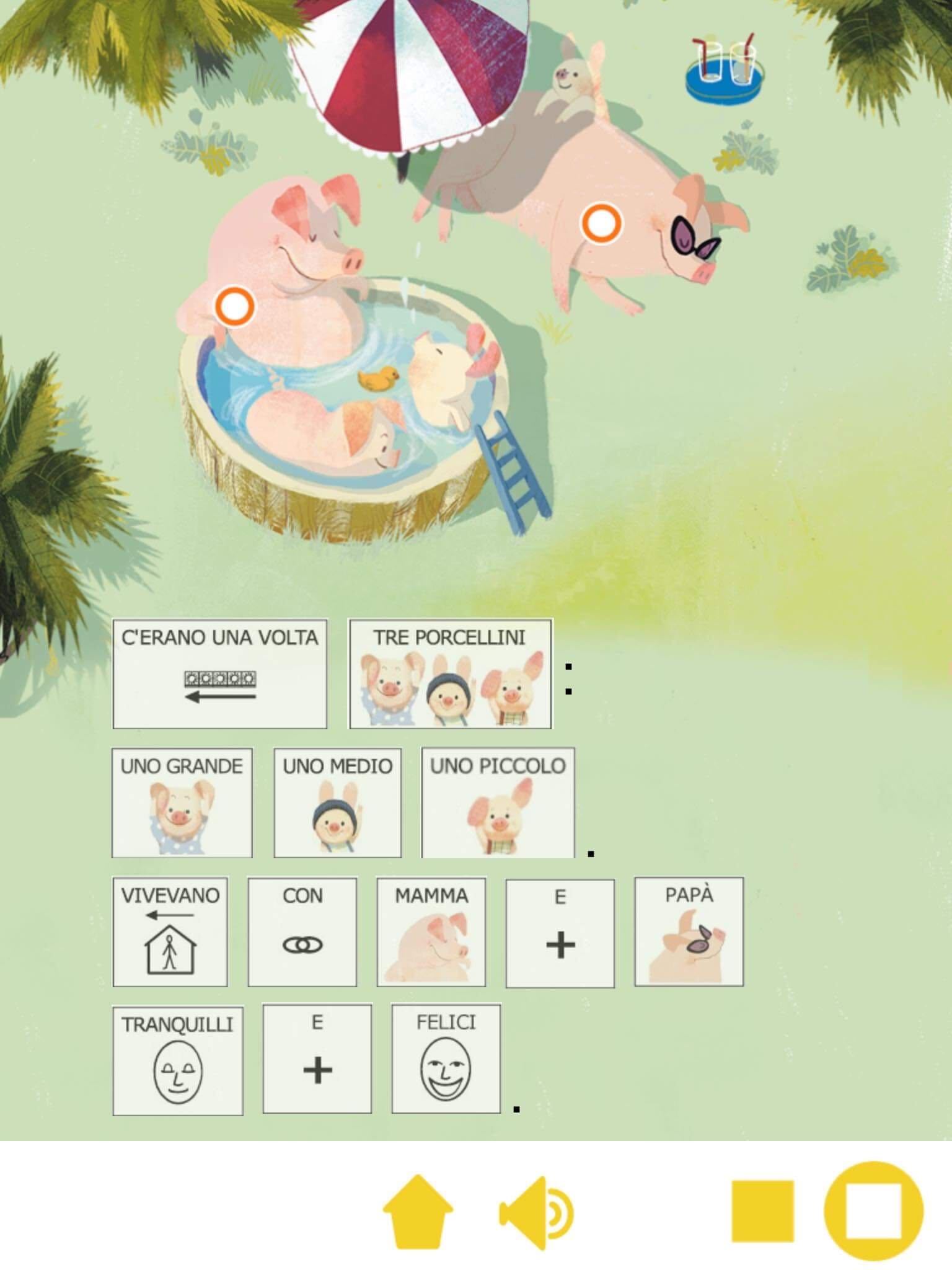Tap the orange hotspot on the bathing pig

234,305
